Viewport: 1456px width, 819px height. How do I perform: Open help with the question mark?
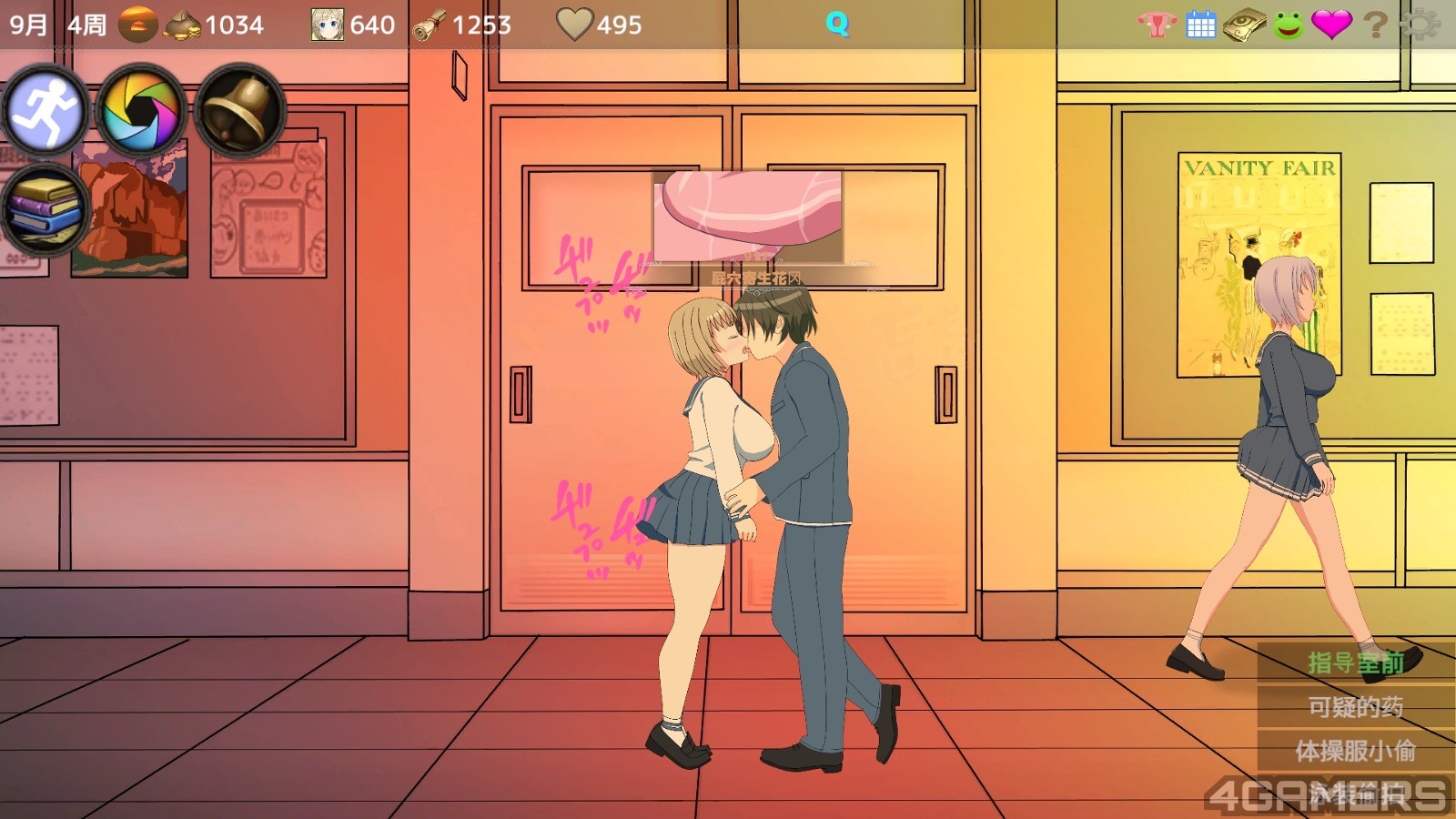(1375, 25)
